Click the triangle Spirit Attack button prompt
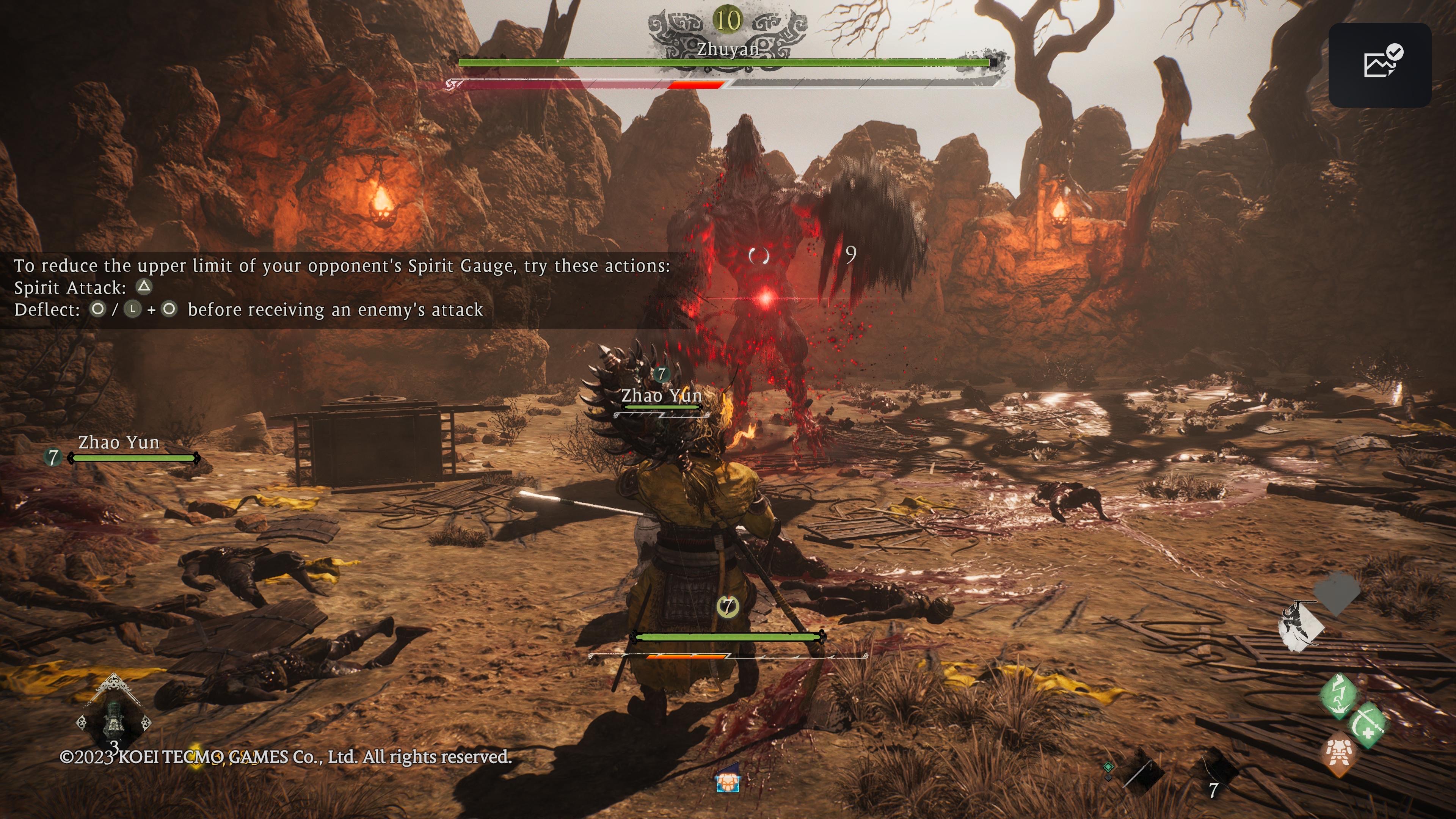This screenshot has width=1456, height=819. (x=144, y=287)
